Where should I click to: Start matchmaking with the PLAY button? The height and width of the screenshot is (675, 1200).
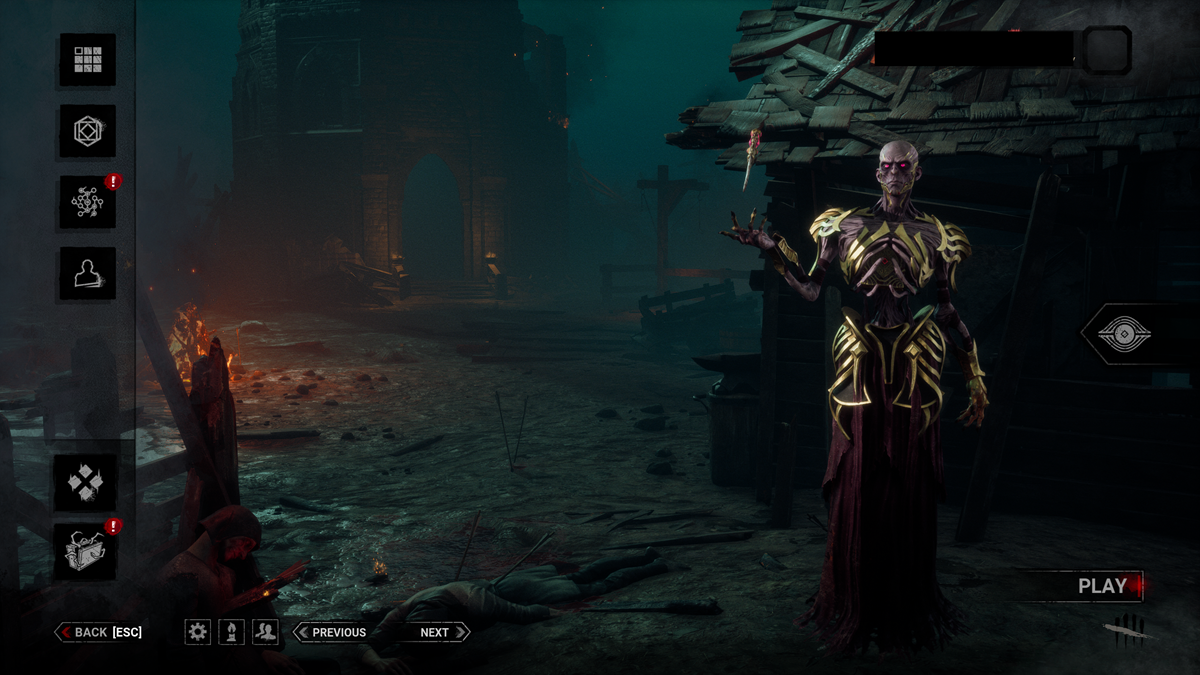1101,586
